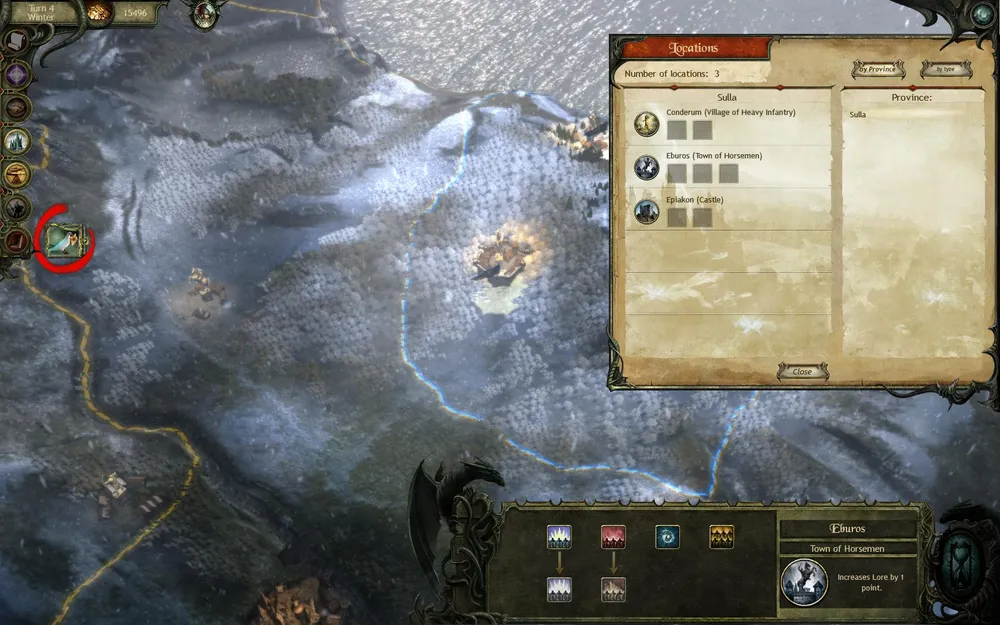1000x625 pixels.
Task: Close the Locations window
Action: (x=802, y=371)
